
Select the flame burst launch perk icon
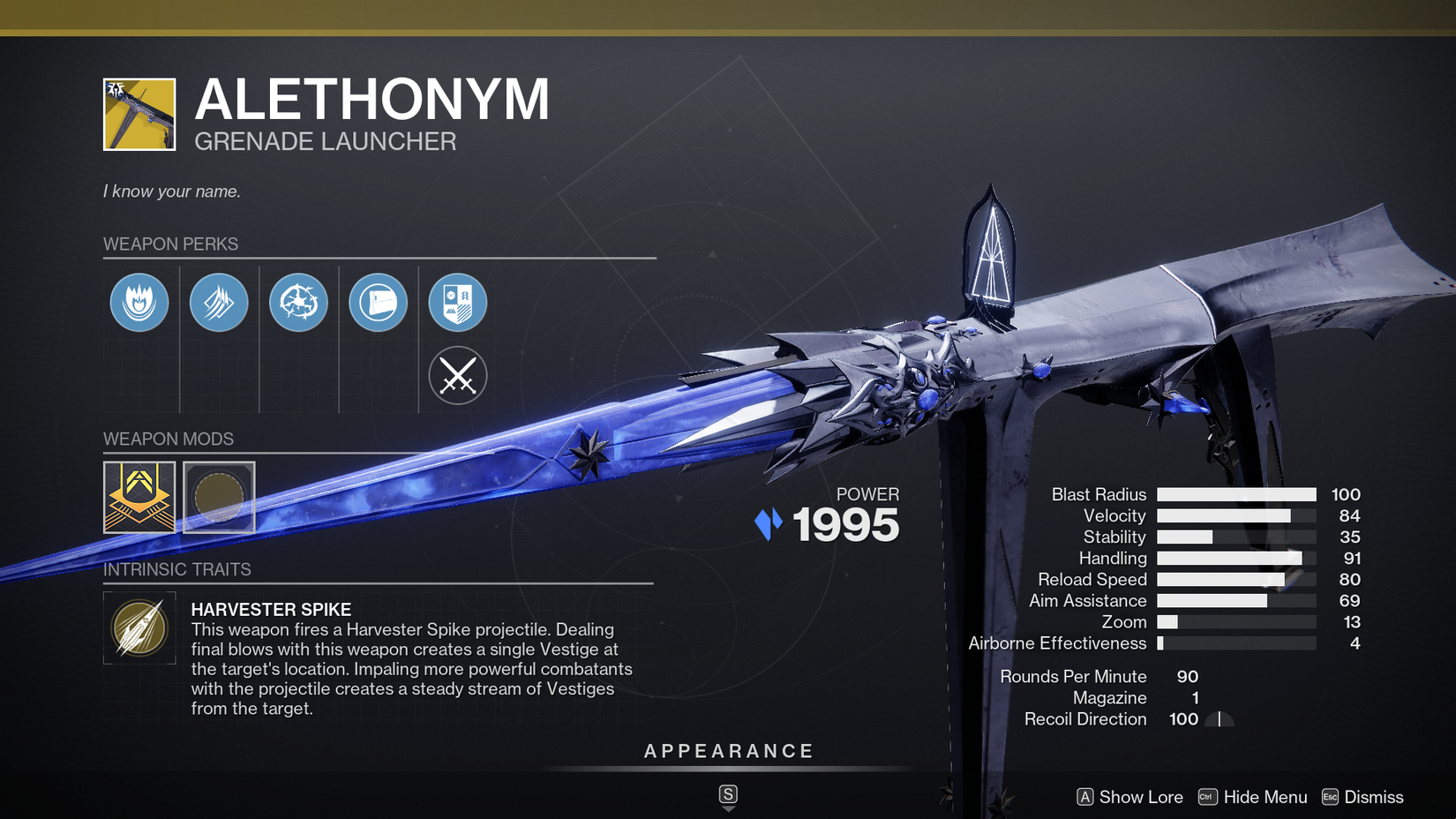click(x=139, y=302)
